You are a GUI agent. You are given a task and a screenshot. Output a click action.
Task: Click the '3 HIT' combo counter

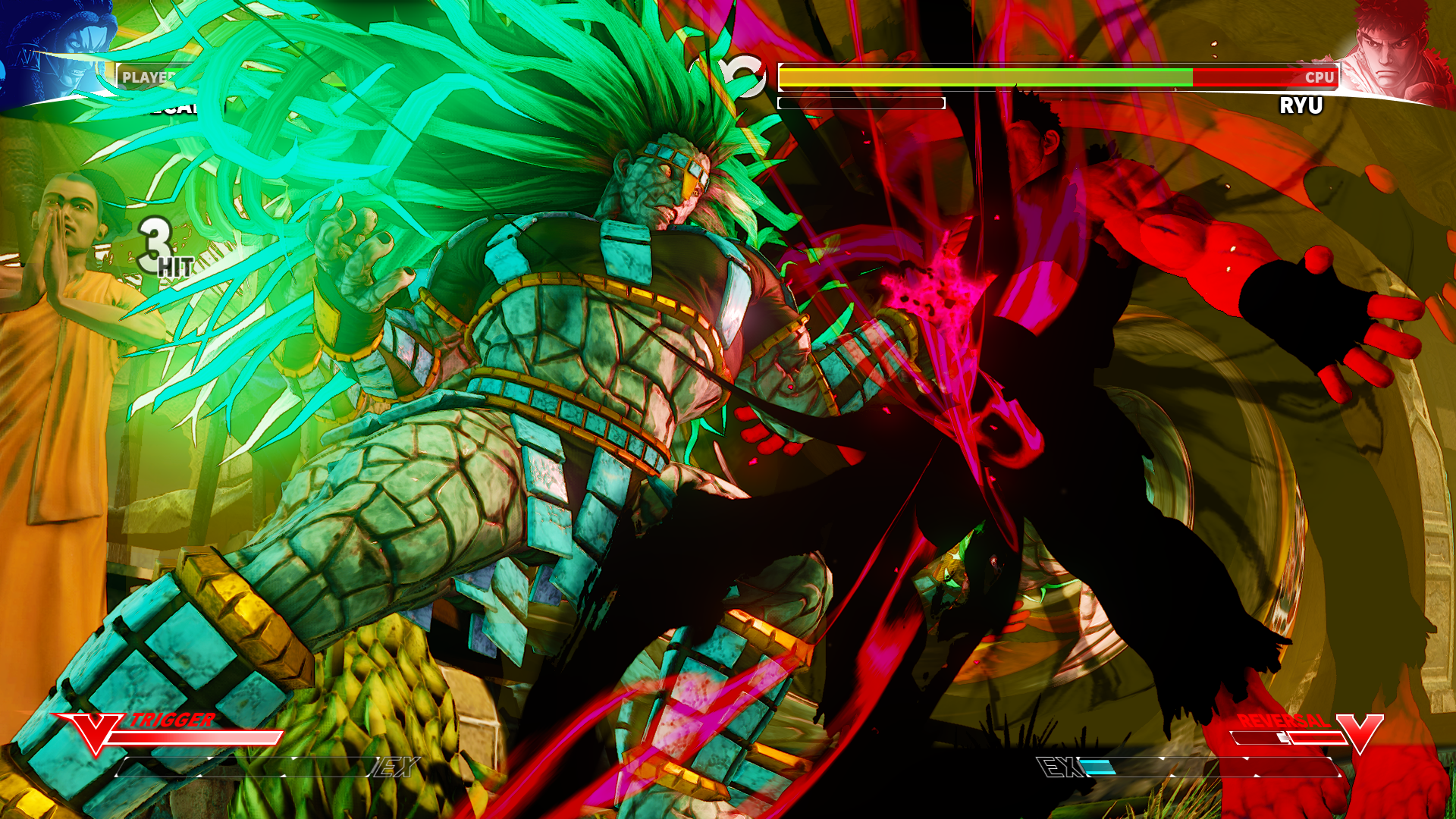coord(159,250)
